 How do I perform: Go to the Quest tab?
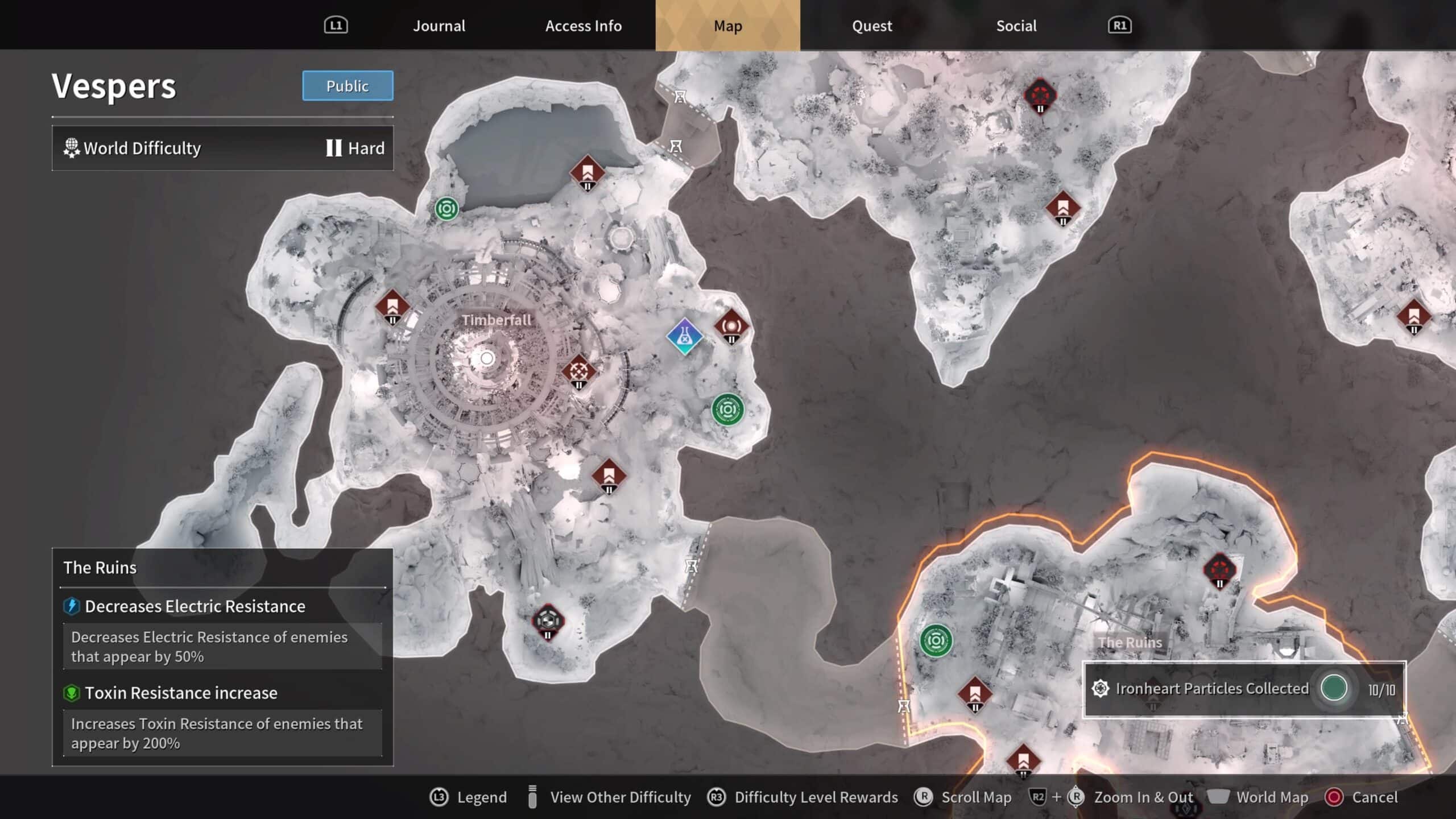(871, 26)
